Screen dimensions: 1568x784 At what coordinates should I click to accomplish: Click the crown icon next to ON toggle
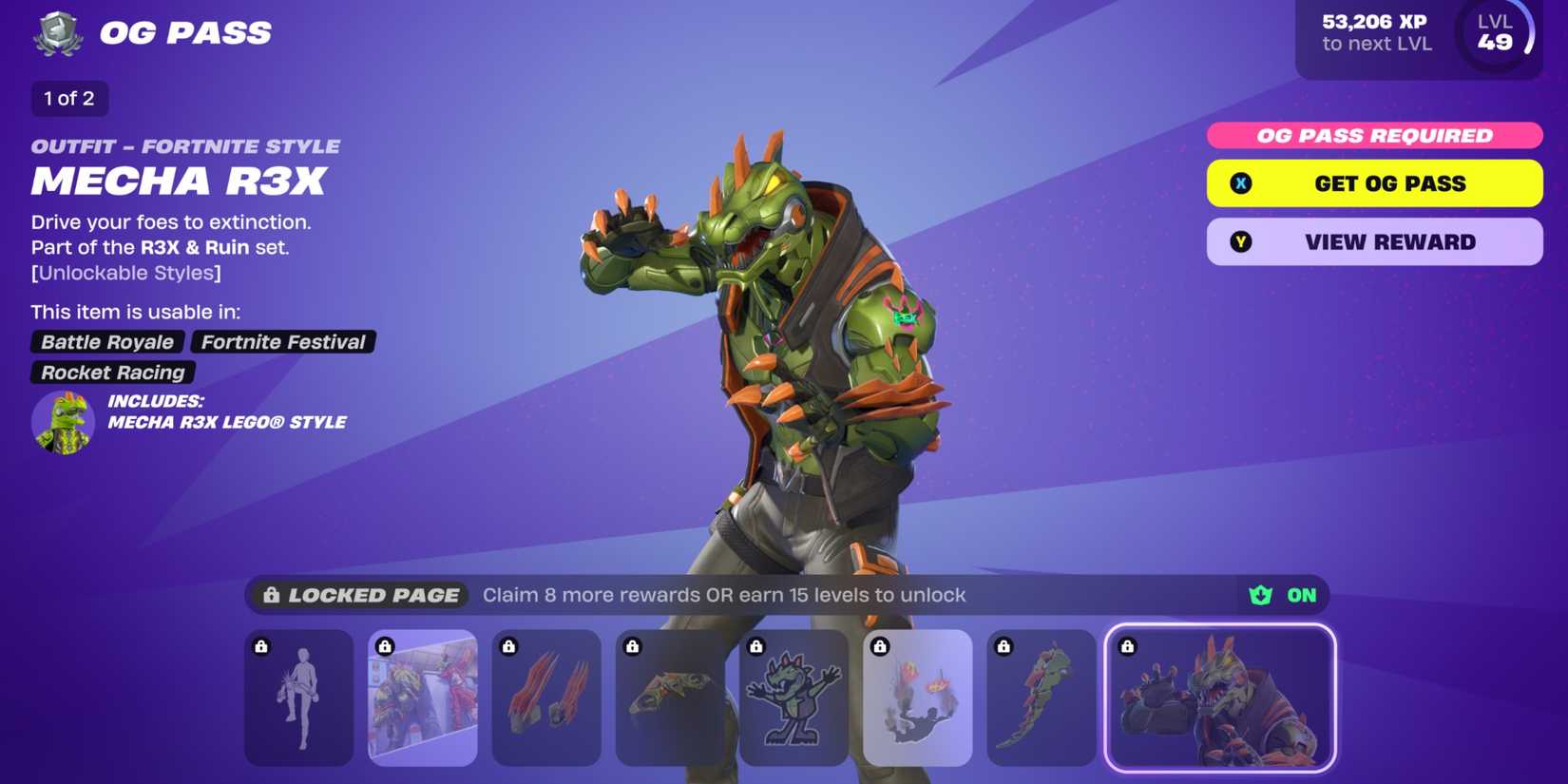(1259, 595)
